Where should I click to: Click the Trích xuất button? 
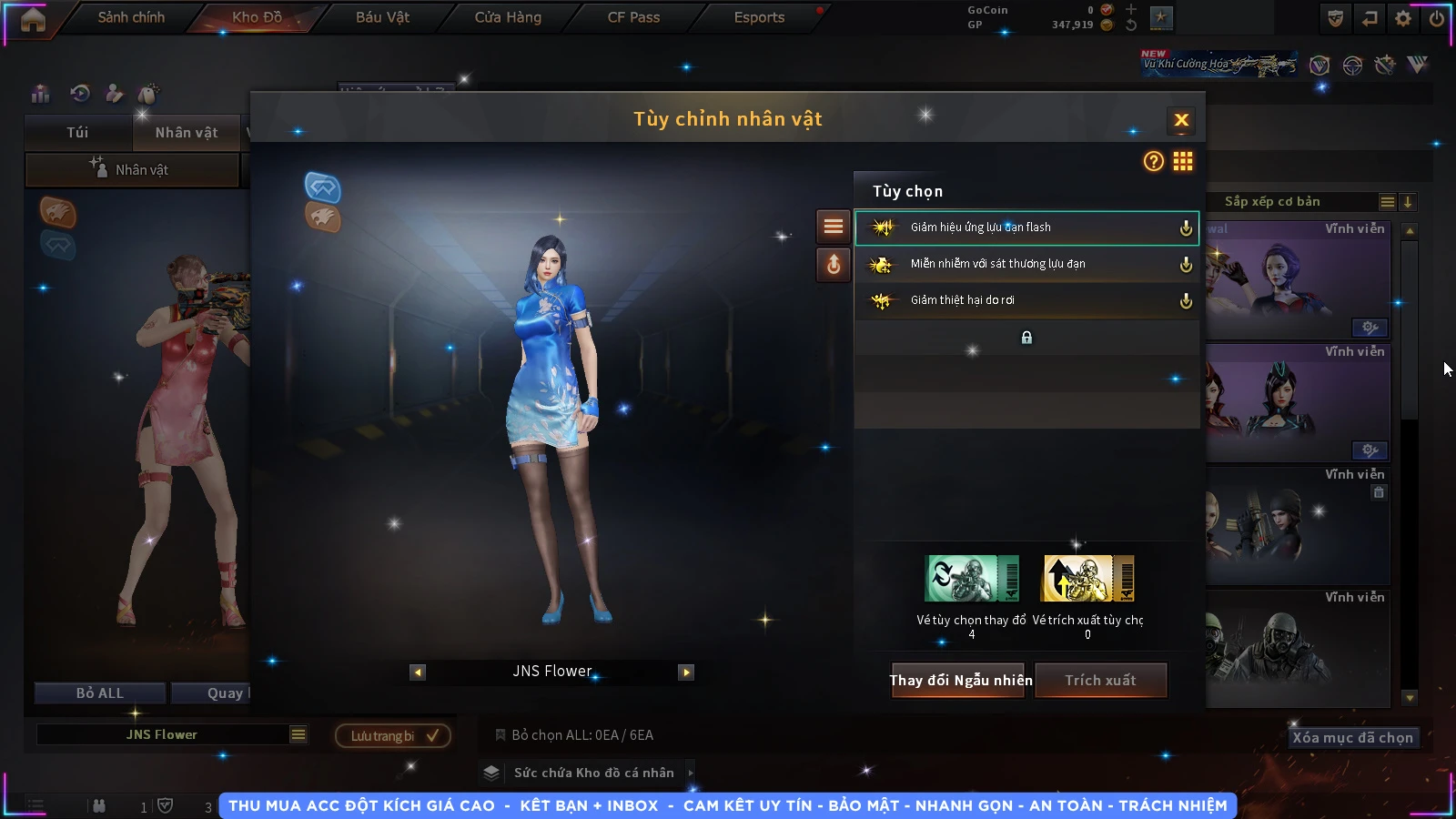pos(1100,680)
